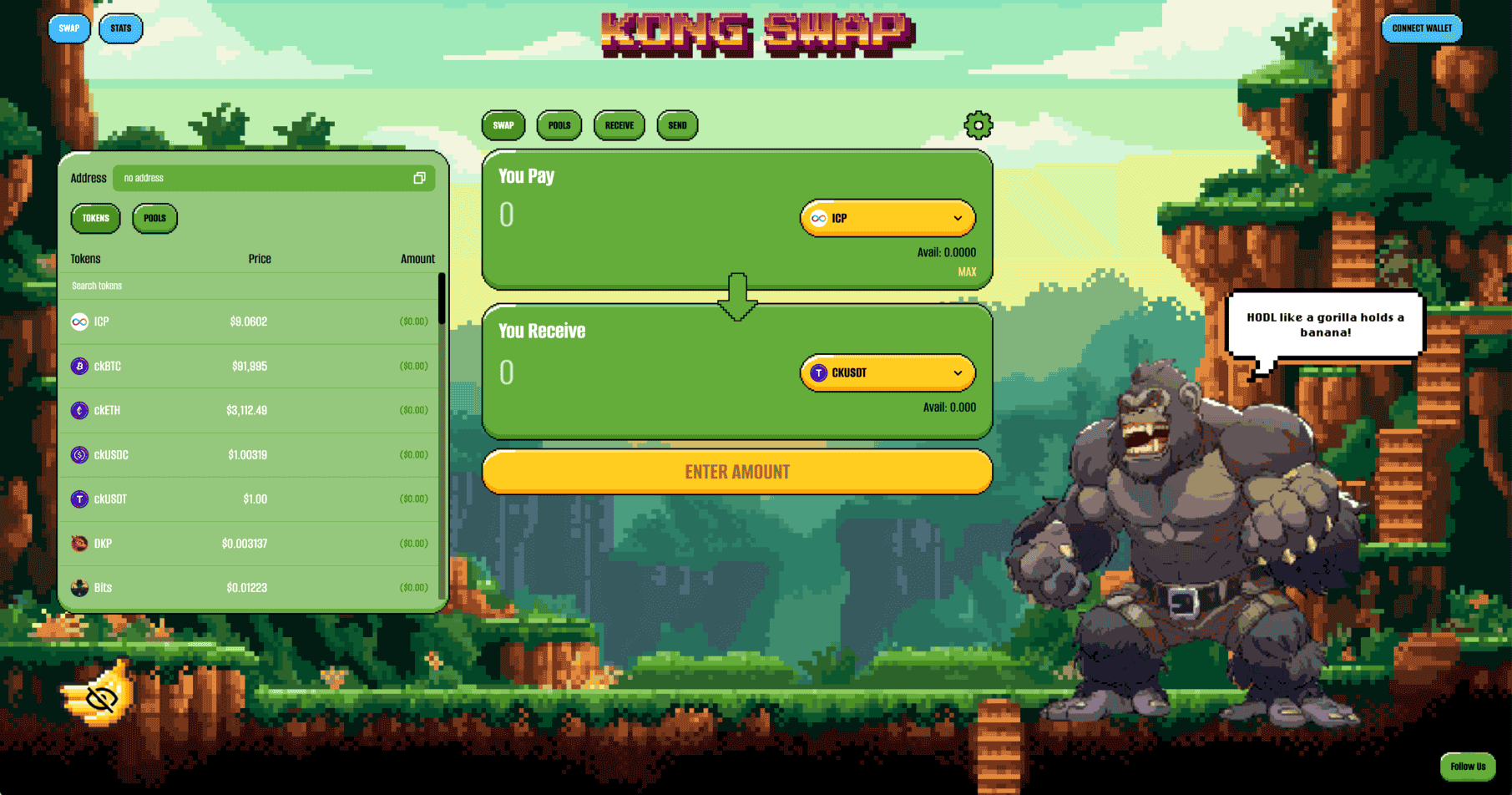
Task: Click MAX to use full ICP balance
Action: pyautogui.click(x=966, y=272)
